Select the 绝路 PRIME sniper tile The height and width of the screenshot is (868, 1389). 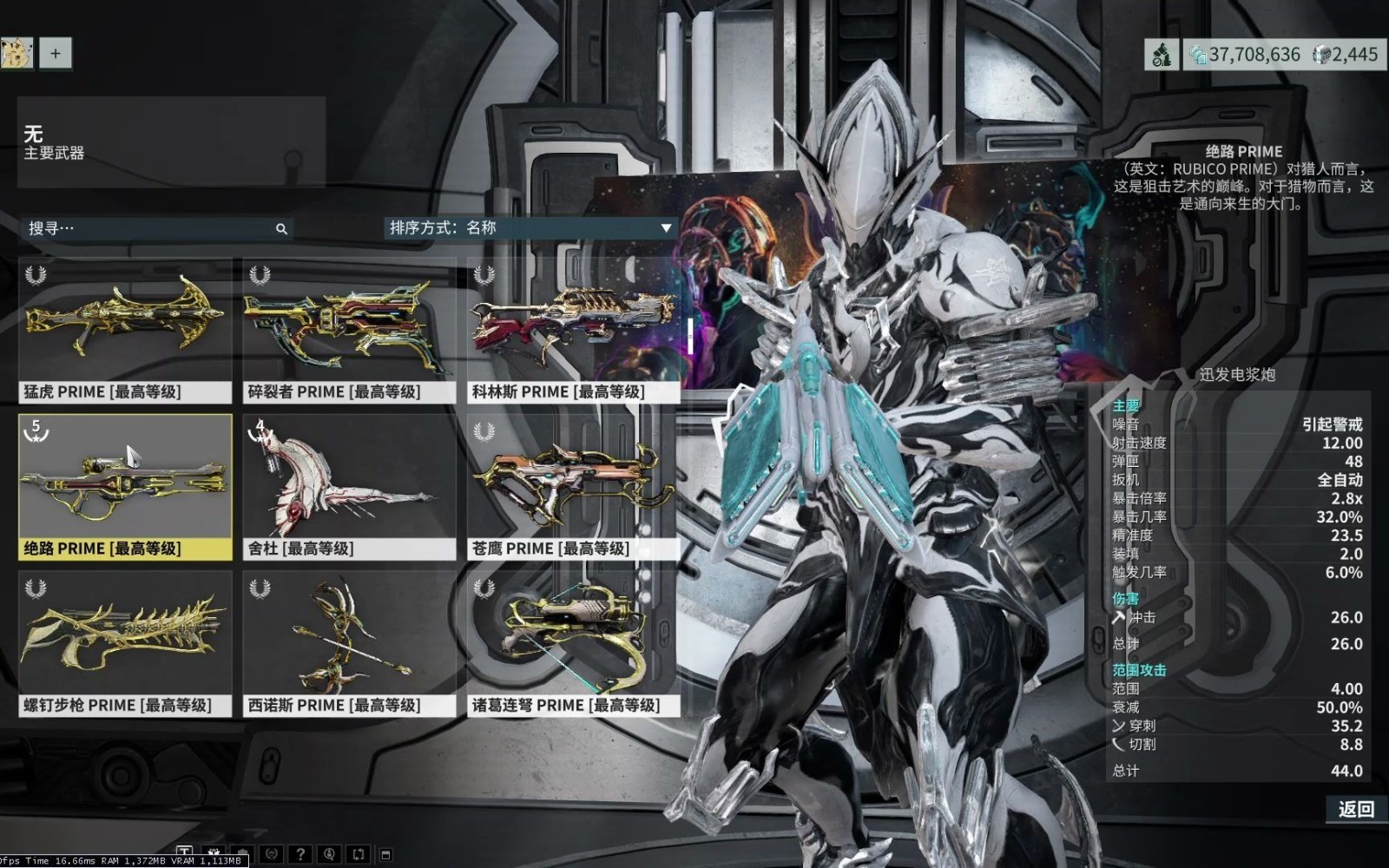click(125, 487)
